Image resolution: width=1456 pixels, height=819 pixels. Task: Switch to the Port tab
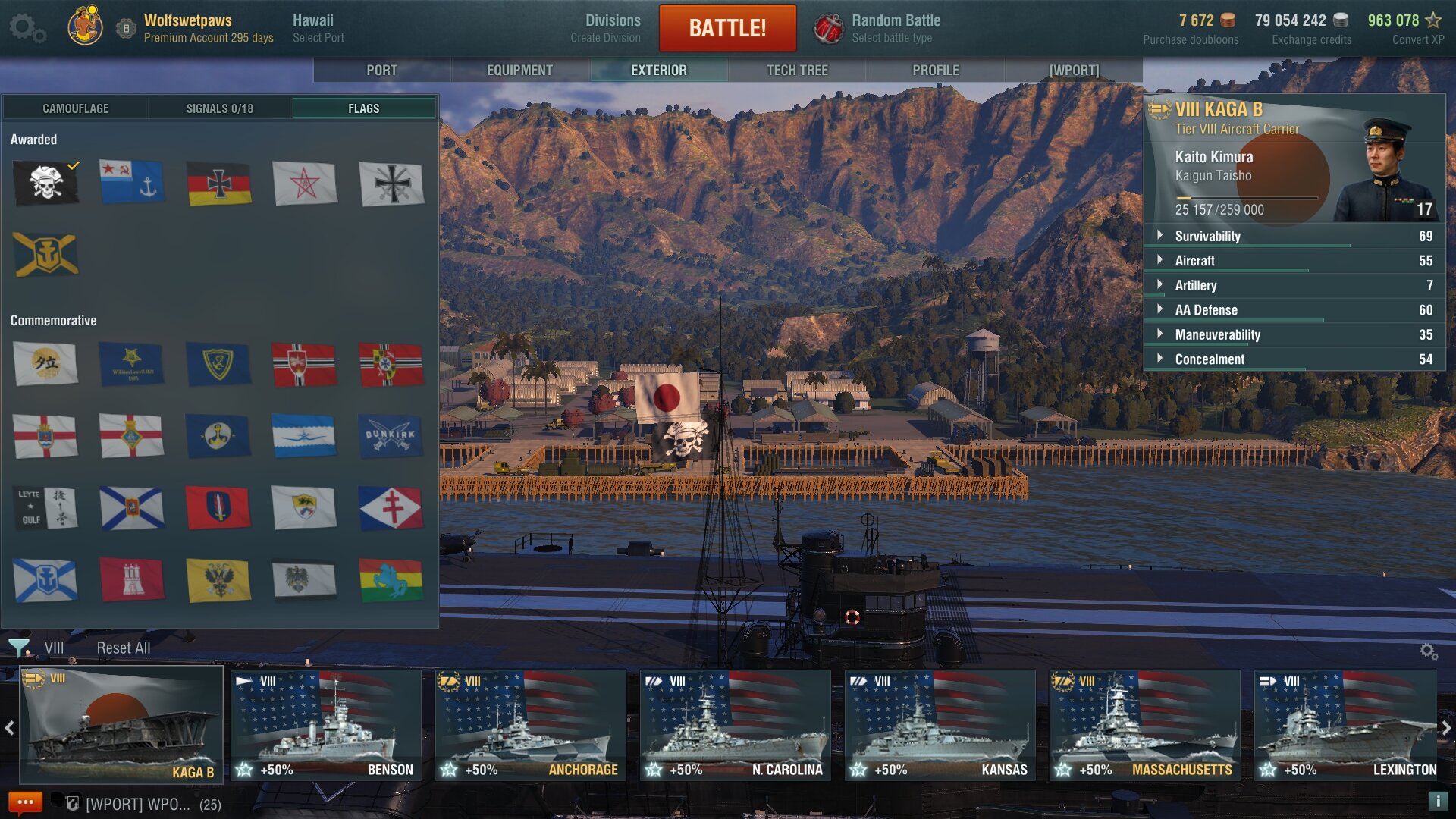tap(381, 70)
